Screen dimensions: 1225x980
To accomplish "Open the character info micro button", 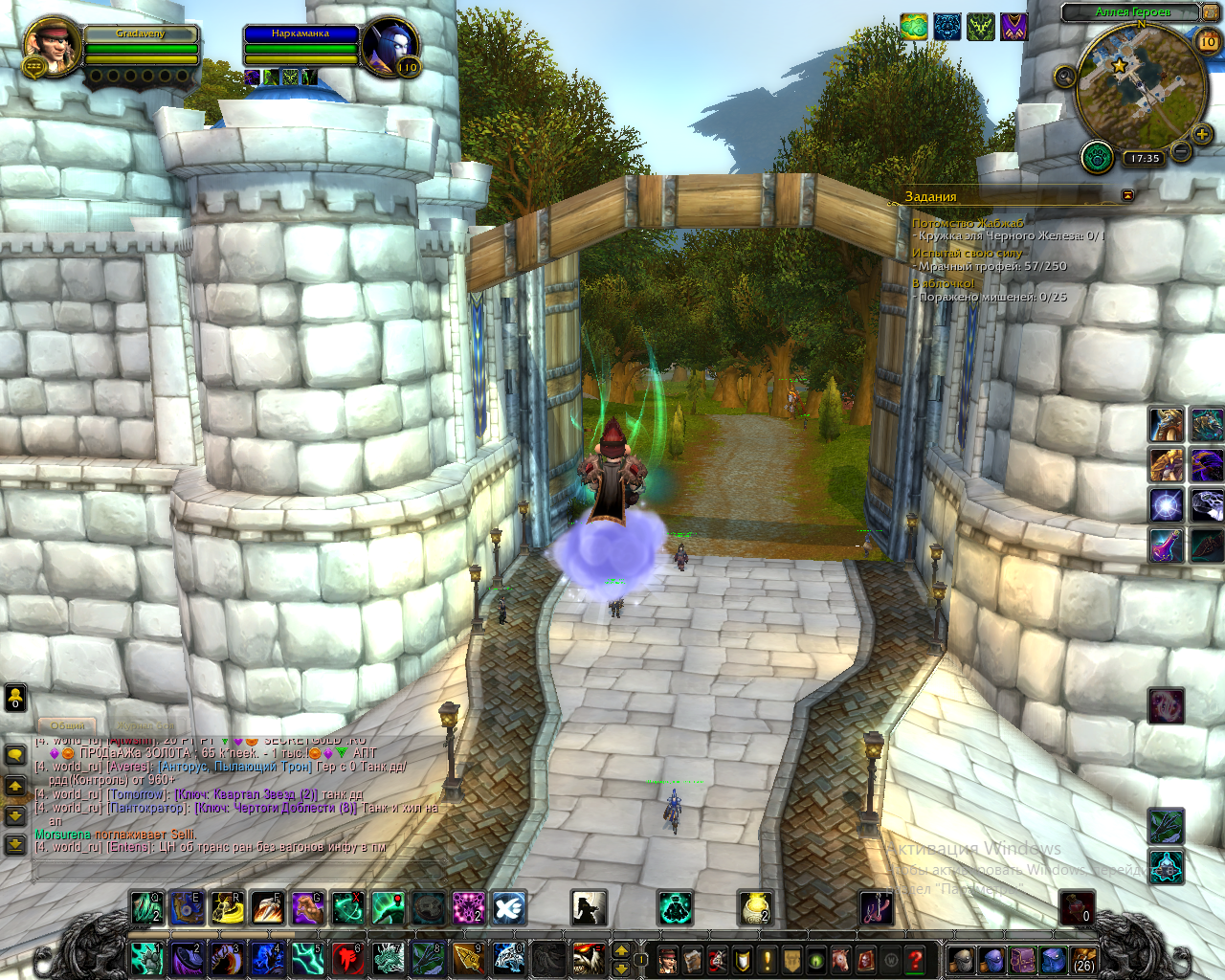I will pos(668,959).
